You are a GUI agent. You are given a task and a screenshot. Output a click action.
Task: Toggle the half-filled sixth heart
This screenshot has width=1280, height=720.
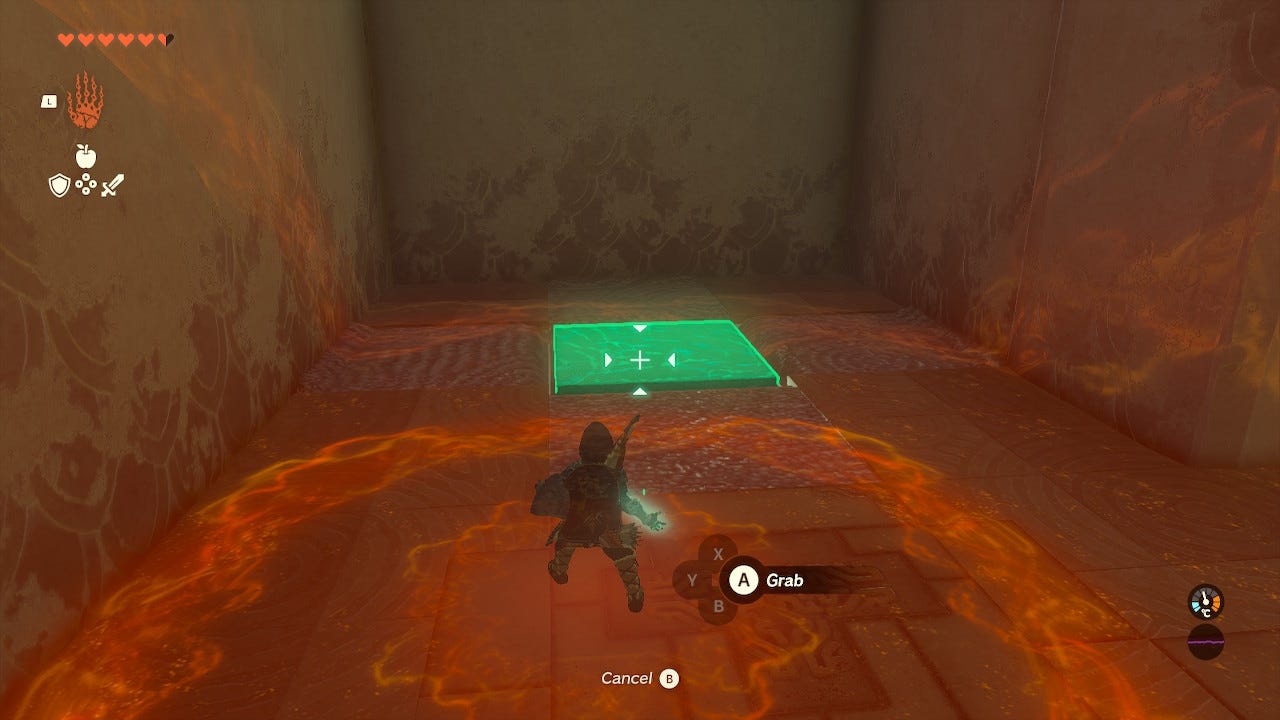coord(165,39)
